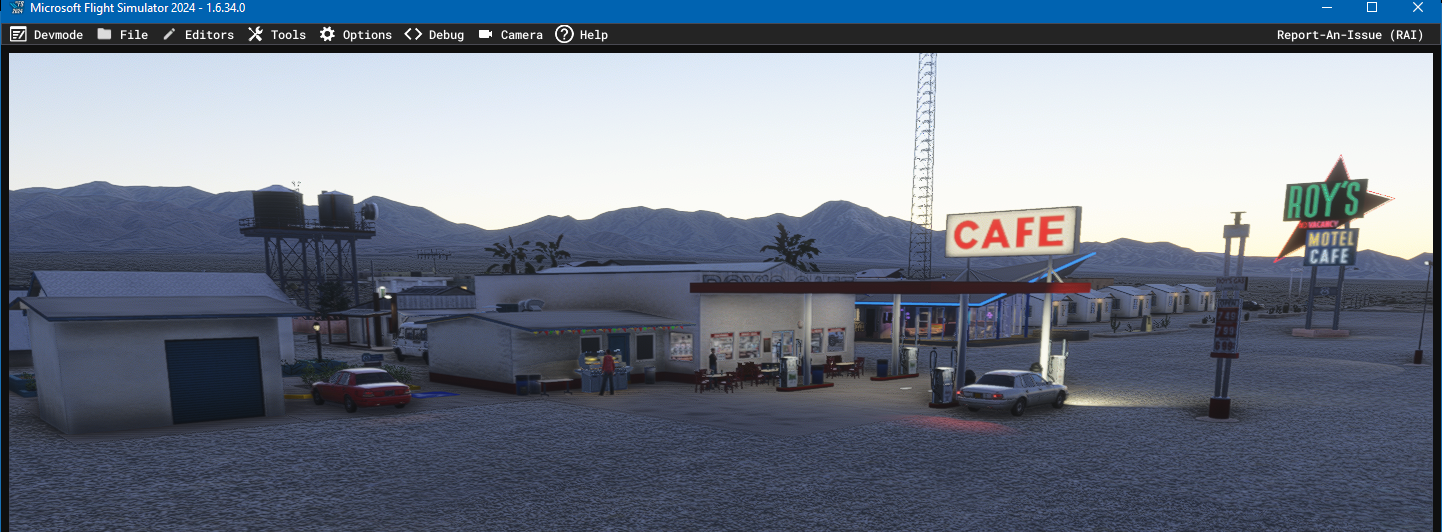Open the Help menu
Viewport: 1442px width, 532px height.
(582, 35)
